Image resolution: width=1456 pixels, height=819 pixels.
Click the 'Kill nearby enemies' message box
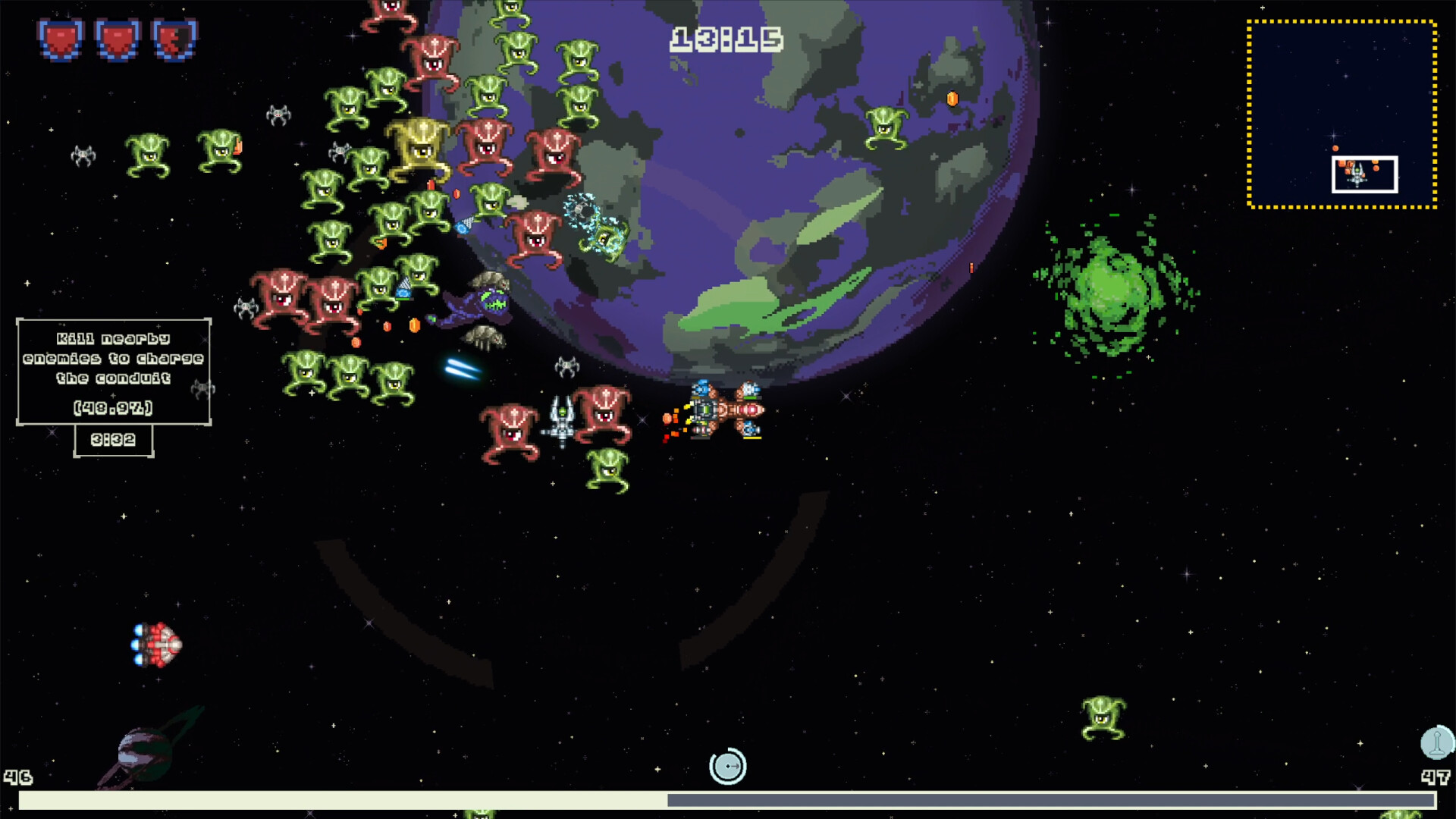[114, 372]
